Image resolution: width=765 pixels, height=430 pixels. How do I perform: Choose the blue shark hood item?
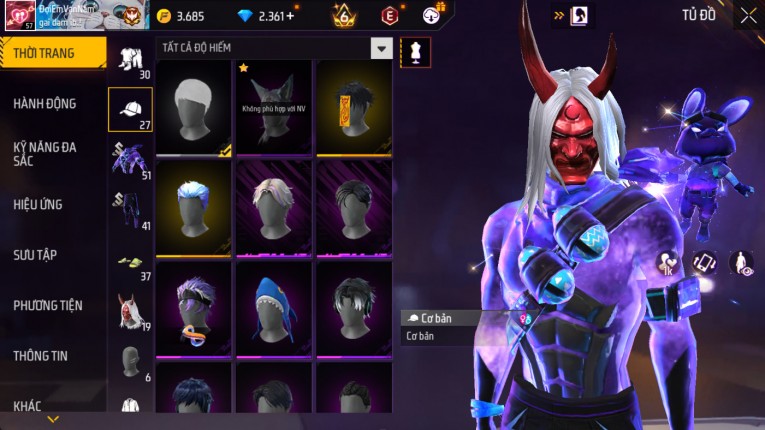274,307
